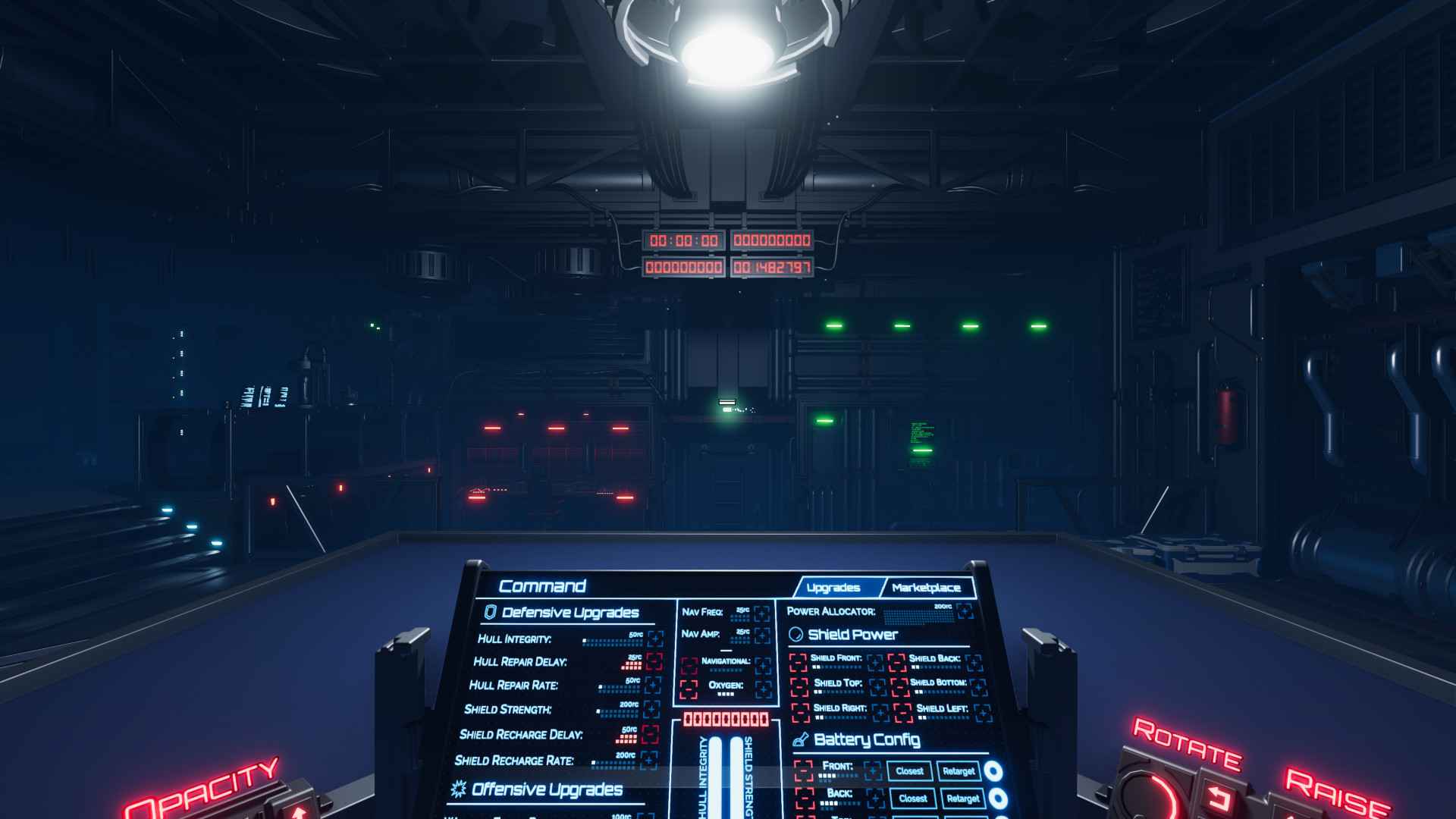Toggle the round indicator beside the Front battery row

[x=993, y=771]
